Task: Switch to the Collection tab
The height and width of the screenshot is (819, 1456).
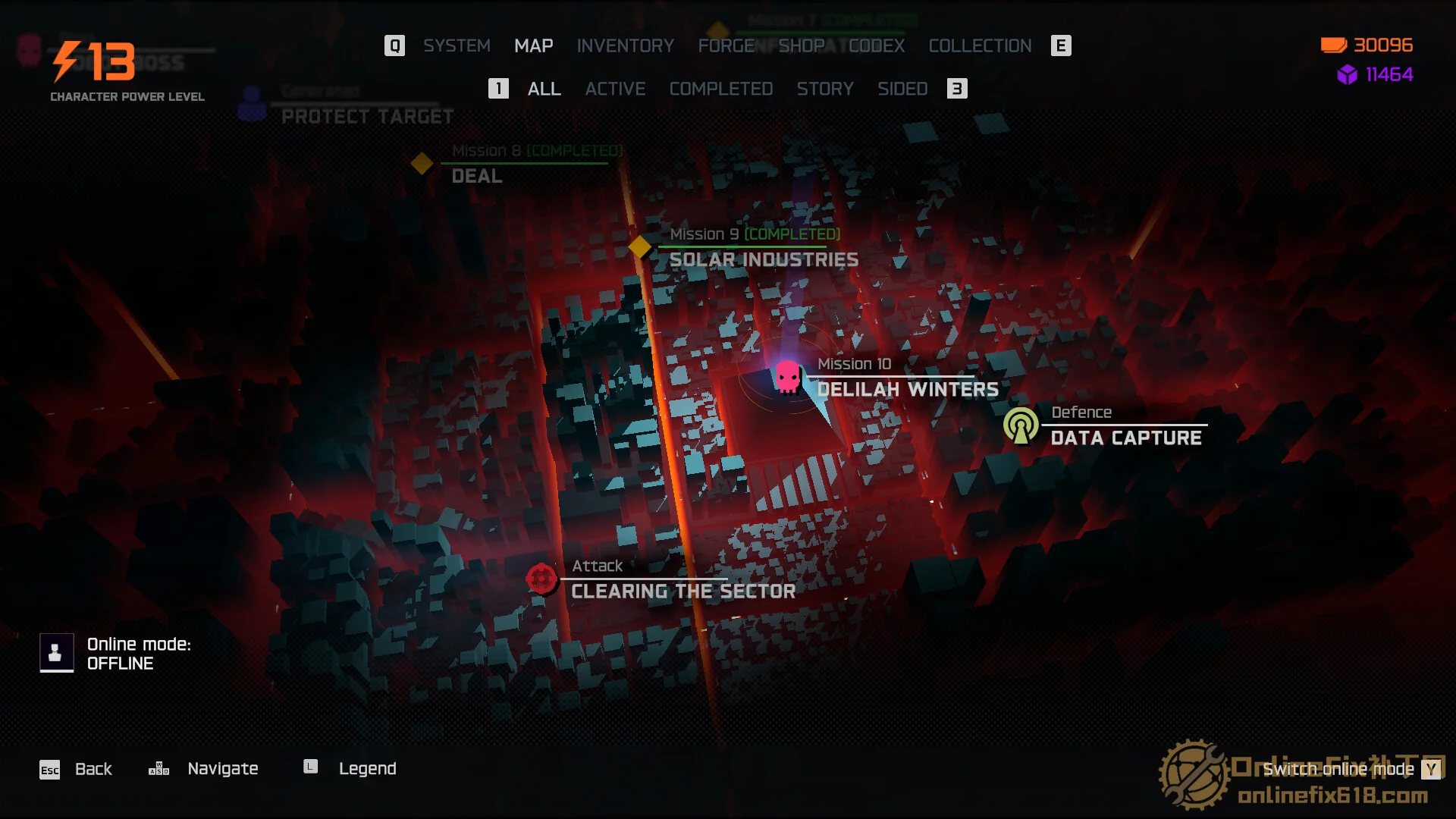Action: click(980, 45)
